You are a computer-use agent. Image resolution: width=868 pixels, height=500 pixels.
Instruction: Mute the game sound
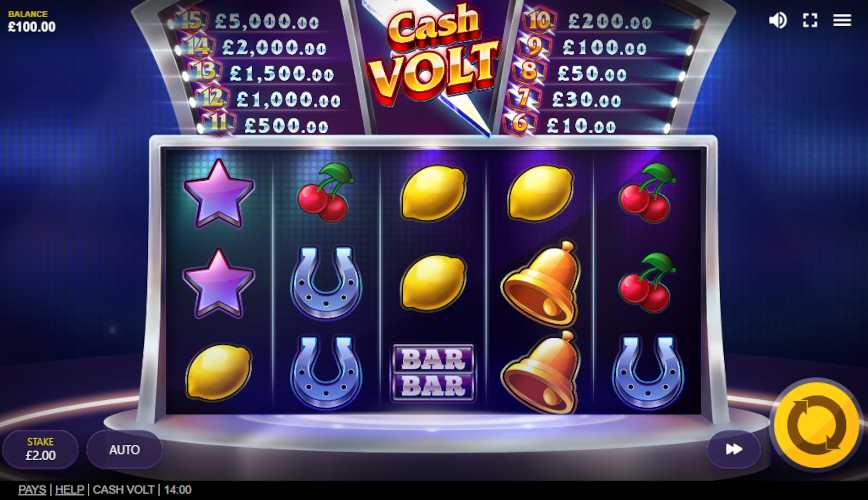pyautogui.click(x=777, y=20)
